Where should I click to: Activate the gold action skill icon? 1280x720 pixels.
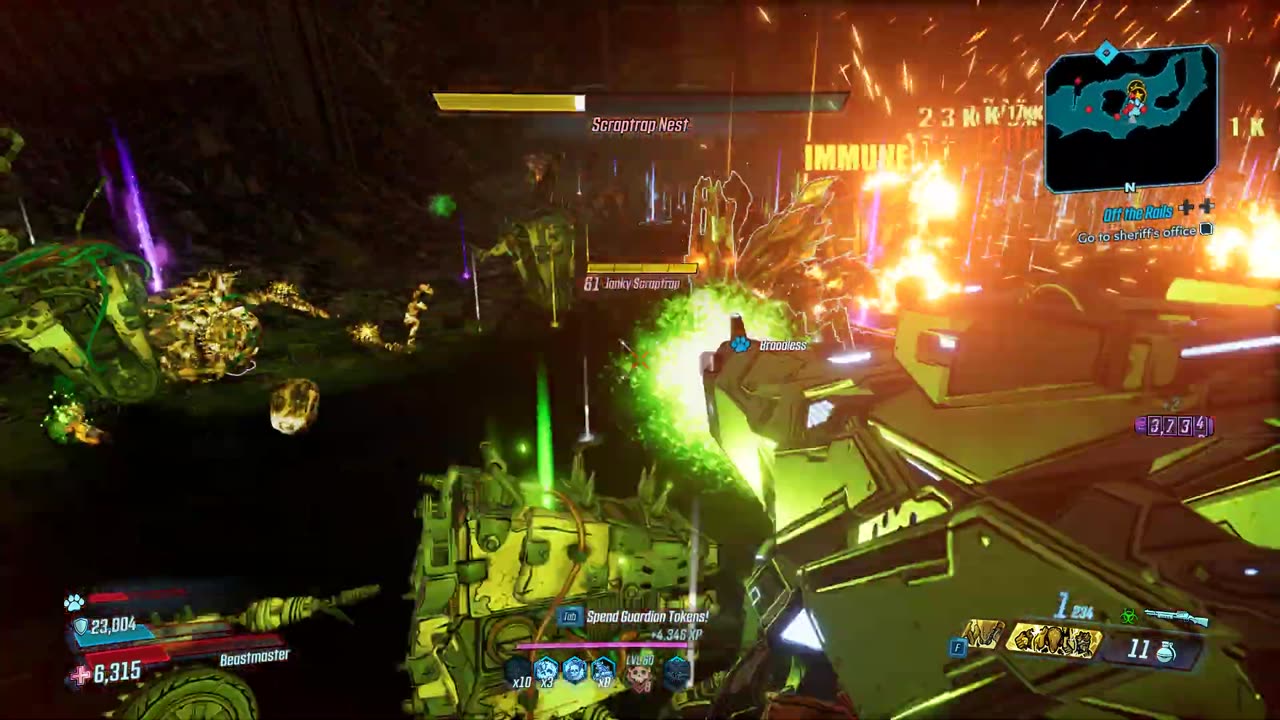[1053, 641]
